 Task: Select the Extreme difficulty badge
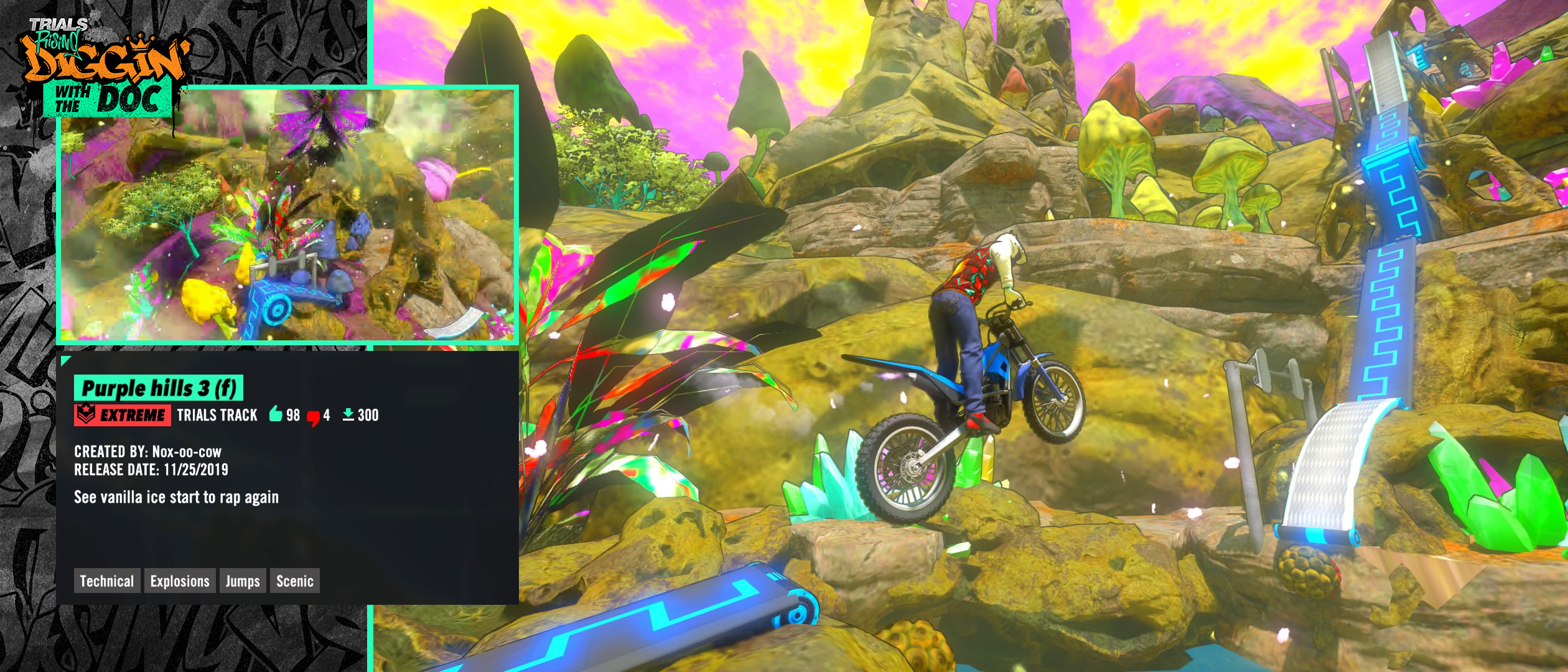[x=123, y=415]
